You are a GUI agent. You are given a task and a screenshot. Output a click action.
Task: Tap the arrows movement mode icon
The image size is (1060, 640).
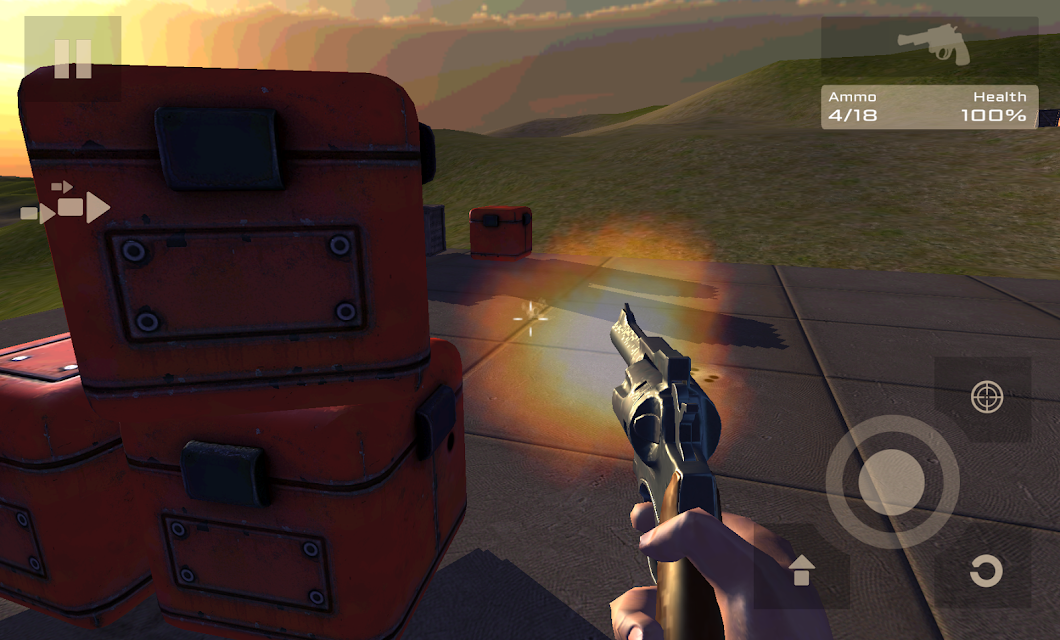tap(66, 204)
